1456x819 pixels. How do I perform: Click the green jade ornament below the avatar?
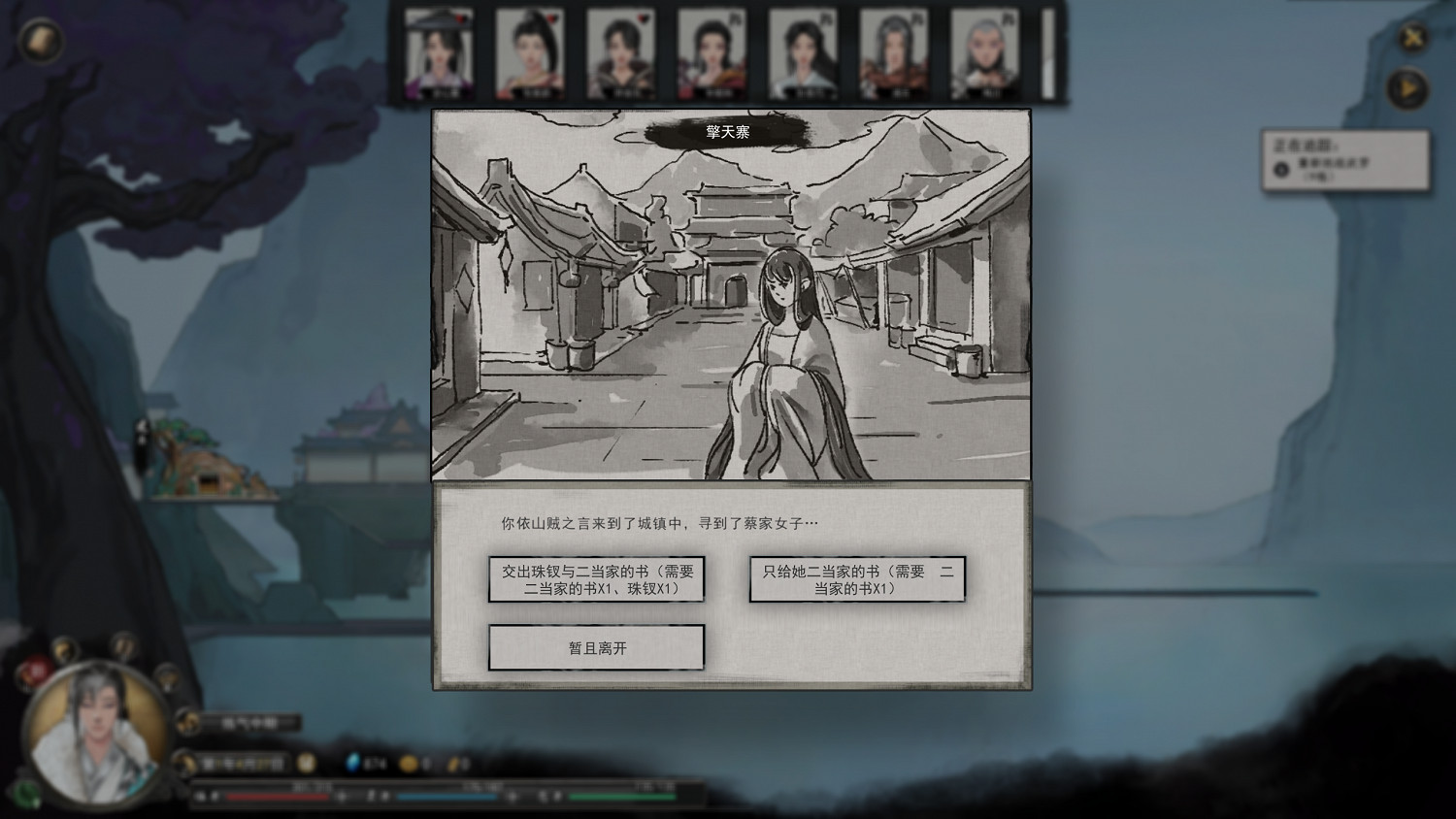[x=27, y=794]
